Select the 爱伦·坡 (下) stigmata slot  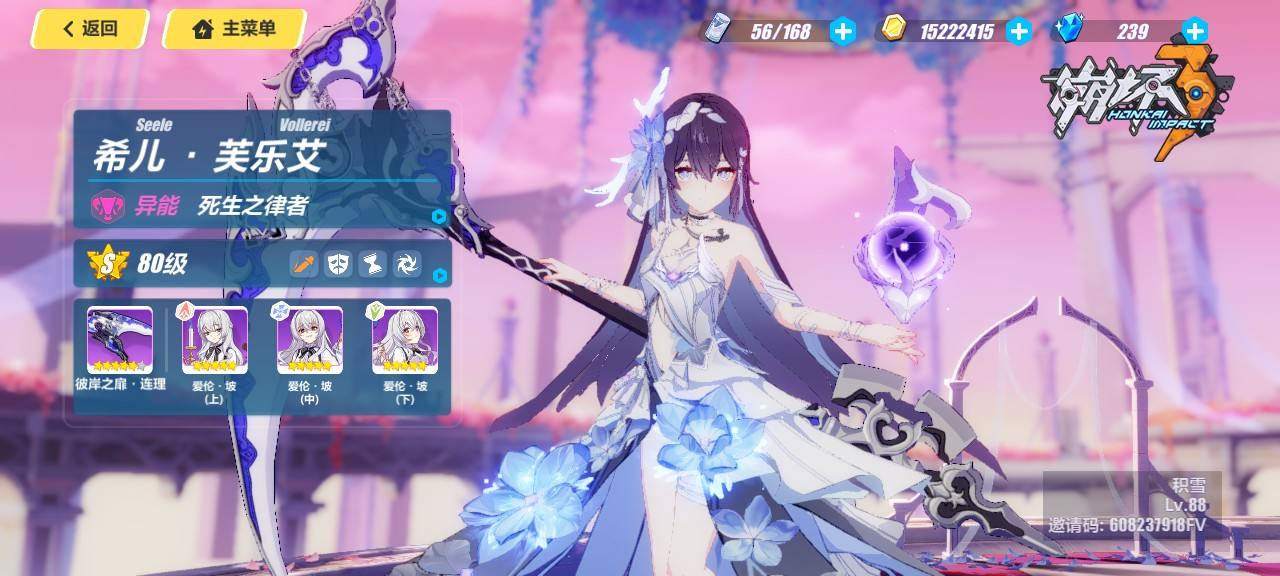405,341
